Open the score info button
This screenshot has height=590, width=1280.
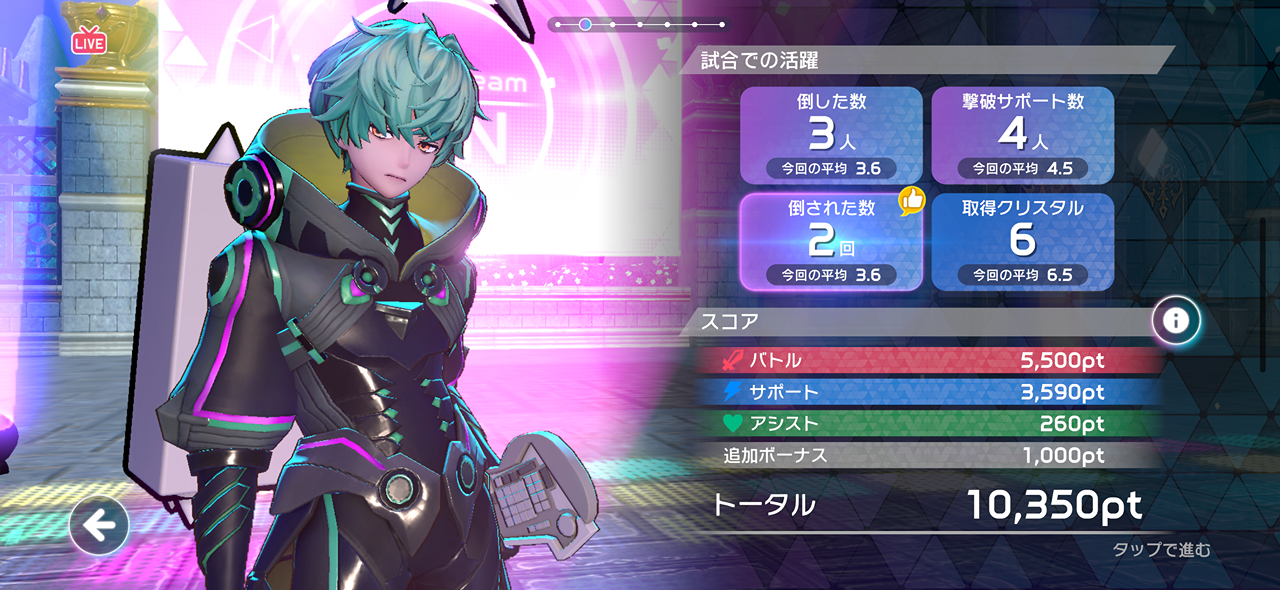(x=1176, y=320)
